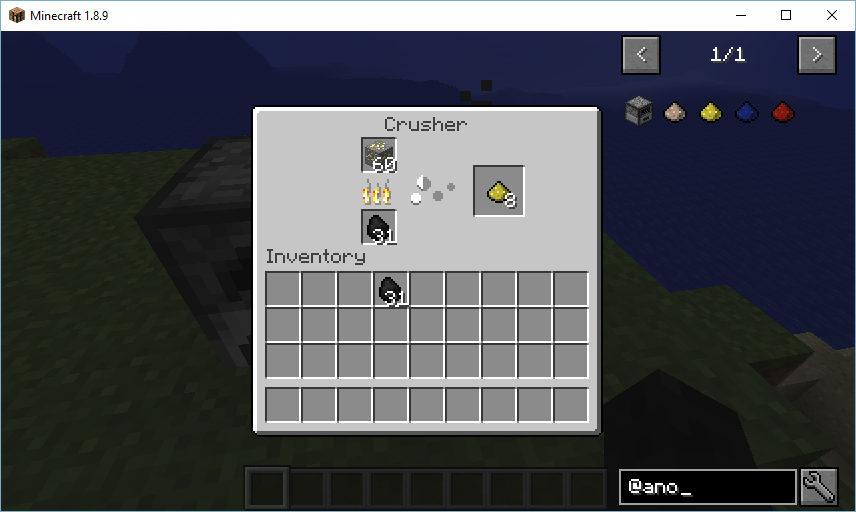Viewport: 856px width, 512px height.
Task: Go to the next item list page
Action: click(817, 55)
